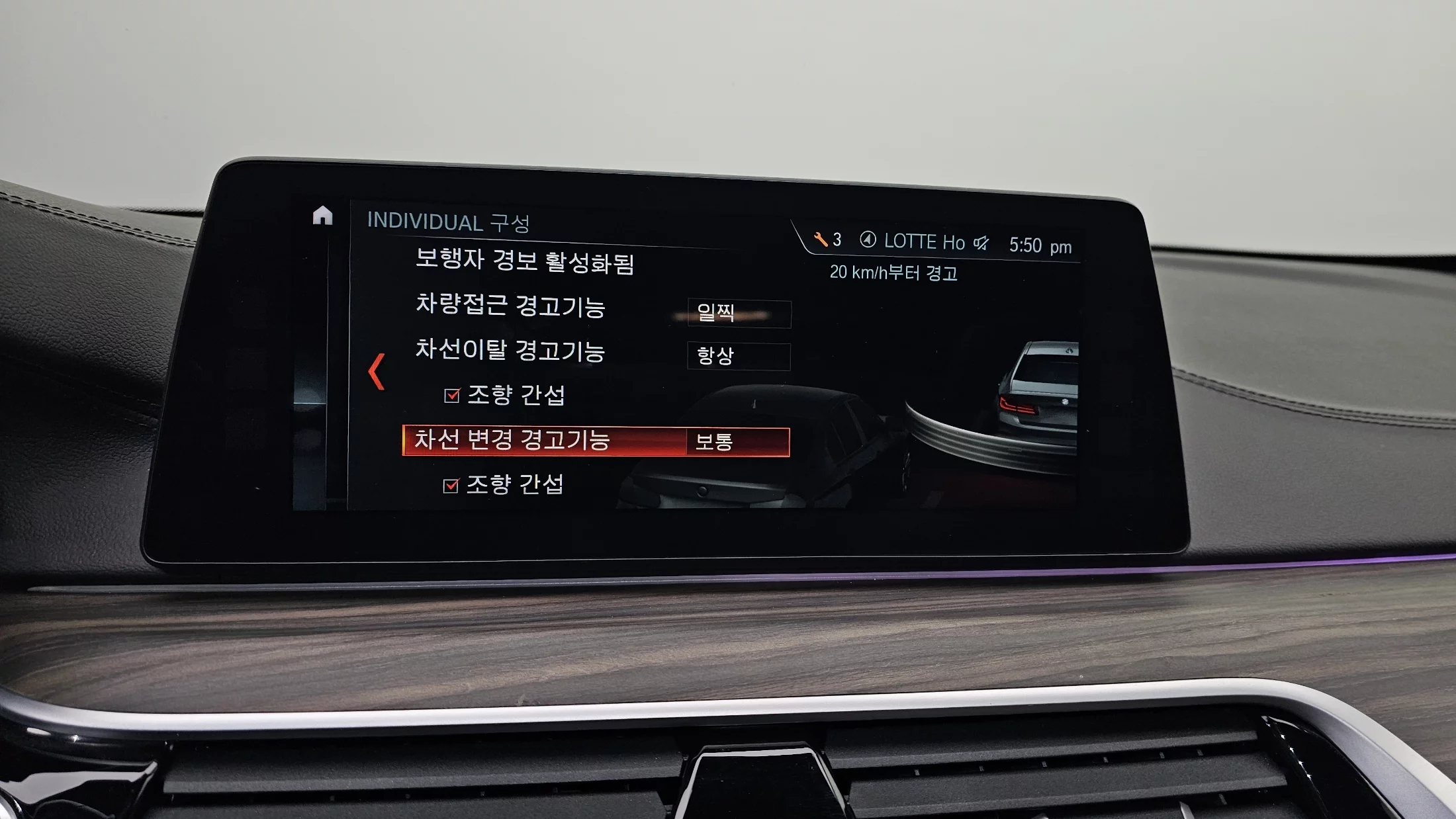Select the highlighted 차선 변경 경고기능 row
This screenshot has height=819, width=1456.
tap(543, 441)
